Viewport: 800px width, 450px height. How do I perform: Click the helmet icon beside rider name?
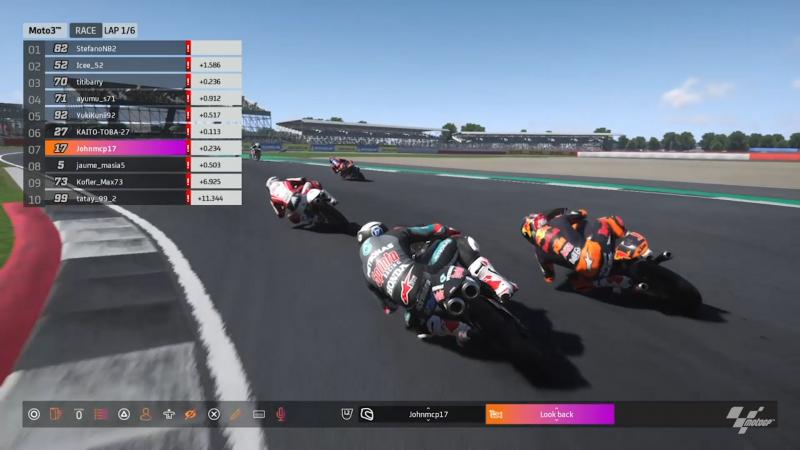pos(367,414)
